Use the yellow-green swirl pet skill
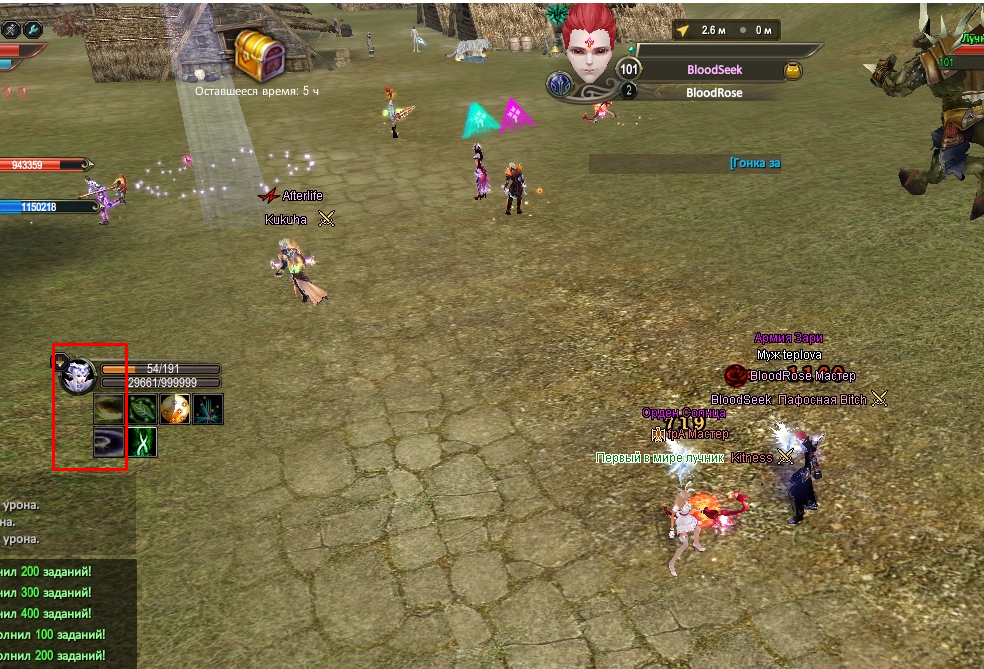The image size is (984, 669). tap(109, 408)
